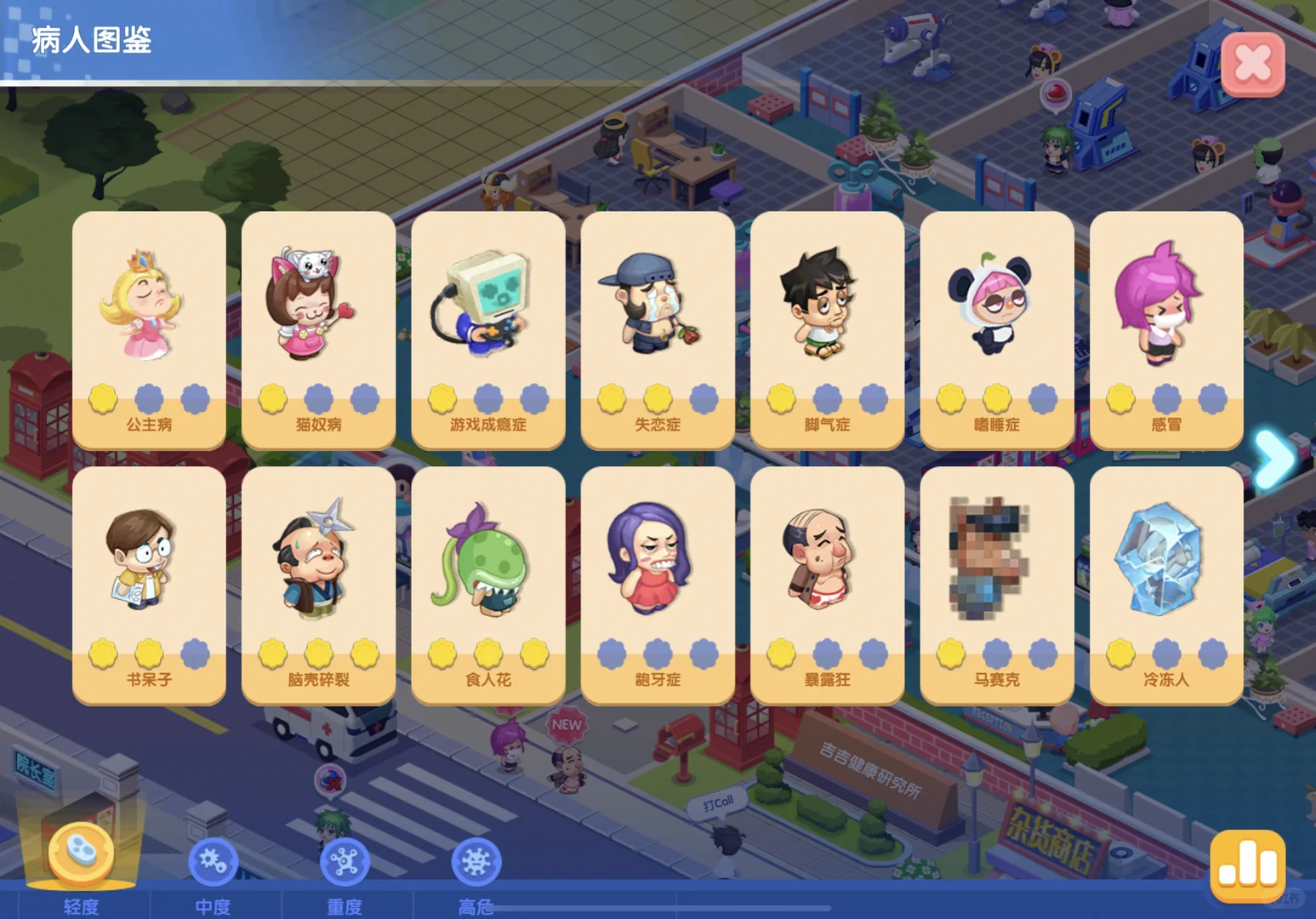The width and height of the screenshot is (1316, 919).
Task: Choose the 游戏成瘾症 card
Action: [487, 329]
